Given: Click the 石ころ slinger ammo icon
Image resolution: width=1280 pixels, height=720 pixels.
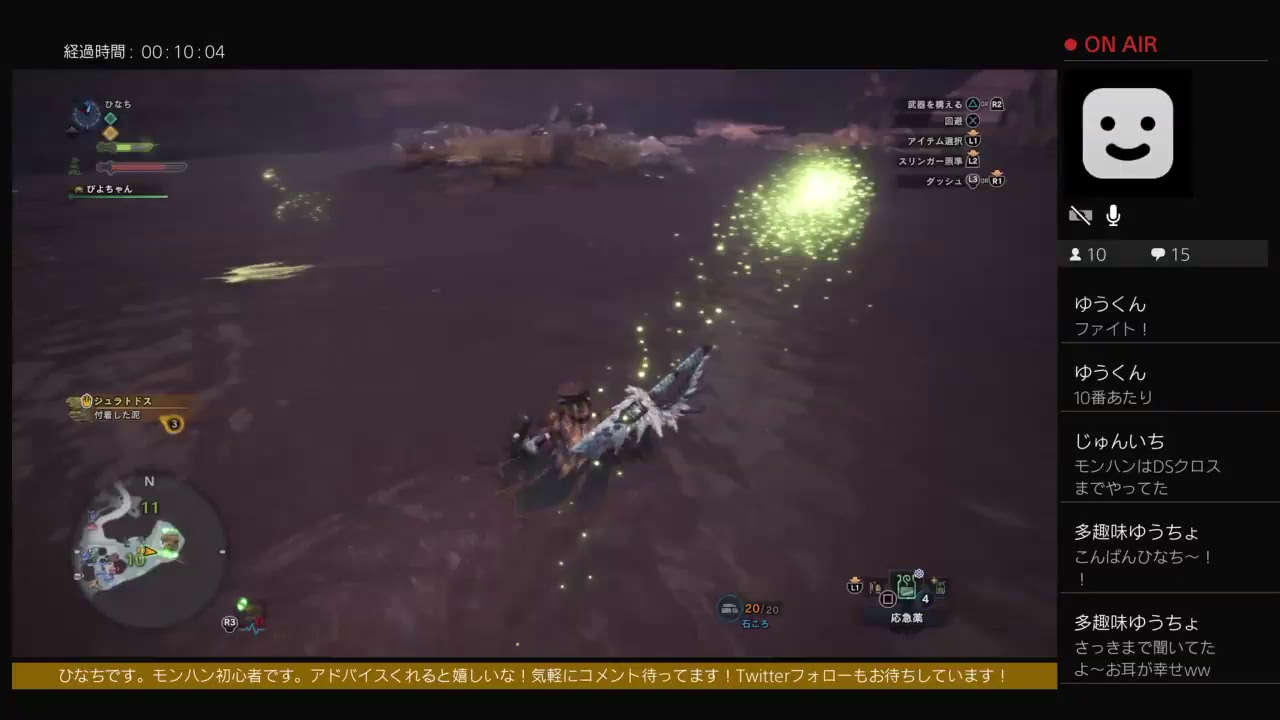Looking at the screenshot, I should (x=731, y=608).
